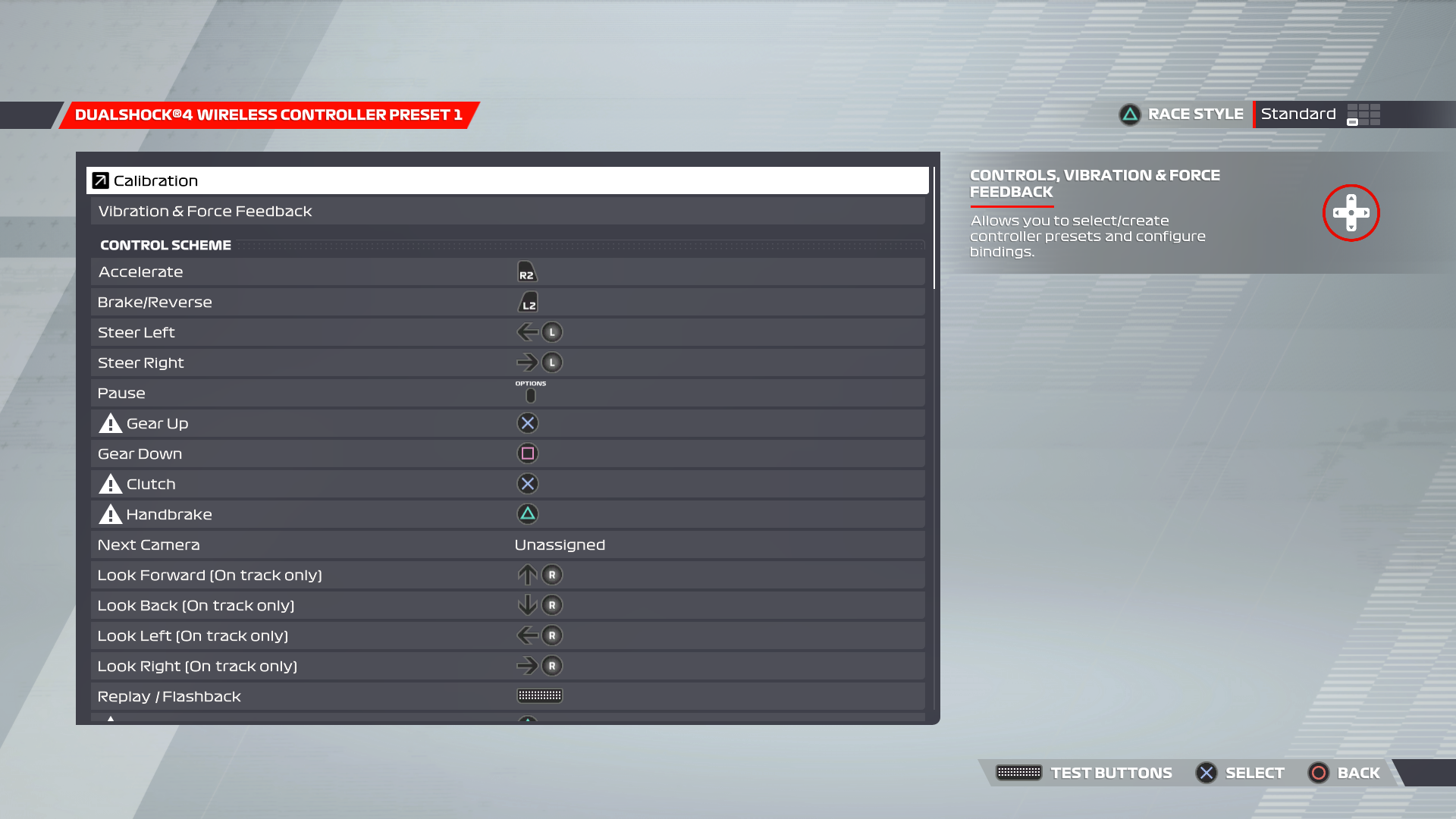The height and width of the screenshot is (819, 1456).
Task: Click the red-circled D-pad icon
Action: pyautogui.click(x=1351, y=213)
